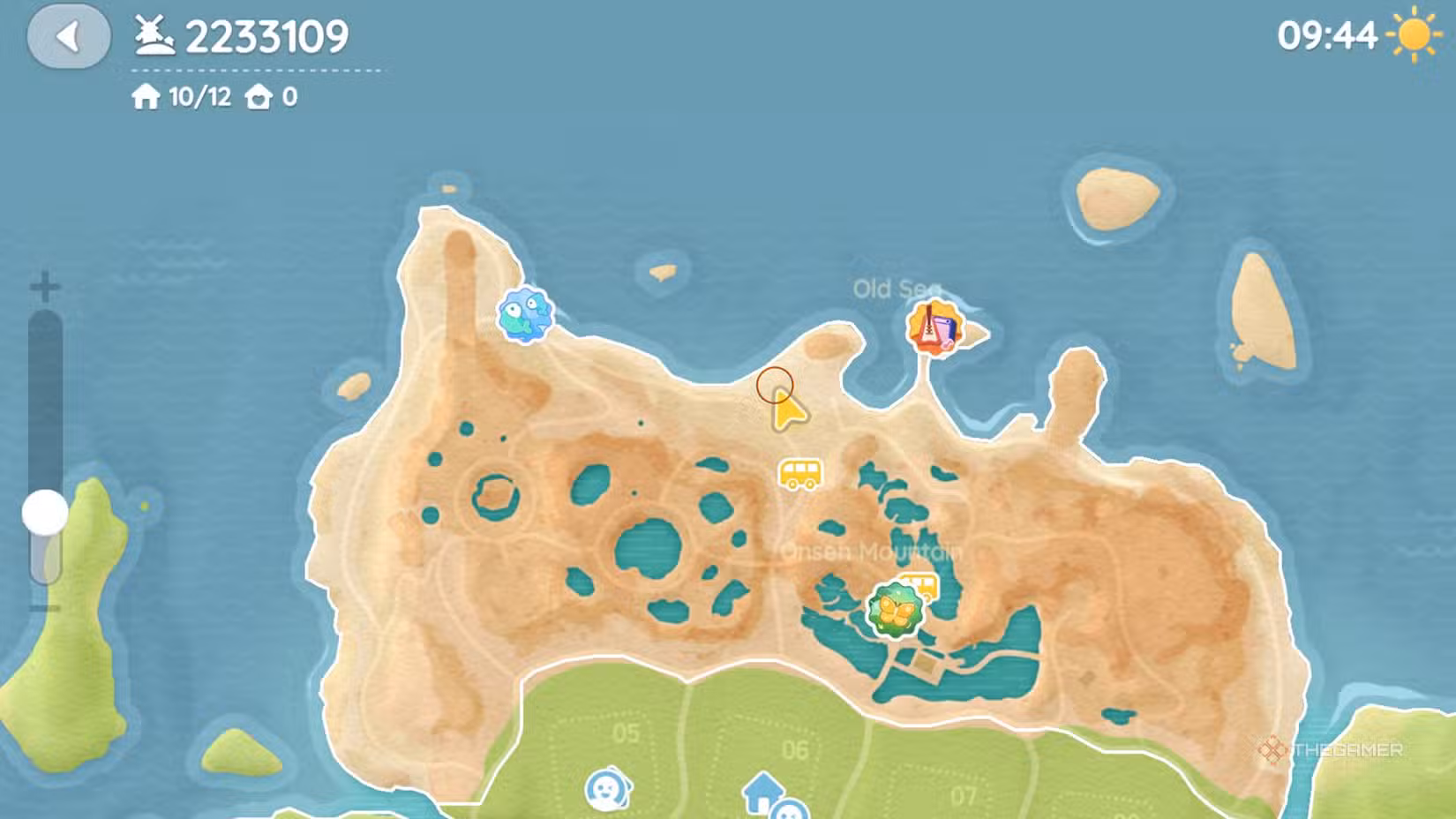Screen dimensions: 1456x819
Task: Click the white zoom slider handle
Action: pos(45,513)
